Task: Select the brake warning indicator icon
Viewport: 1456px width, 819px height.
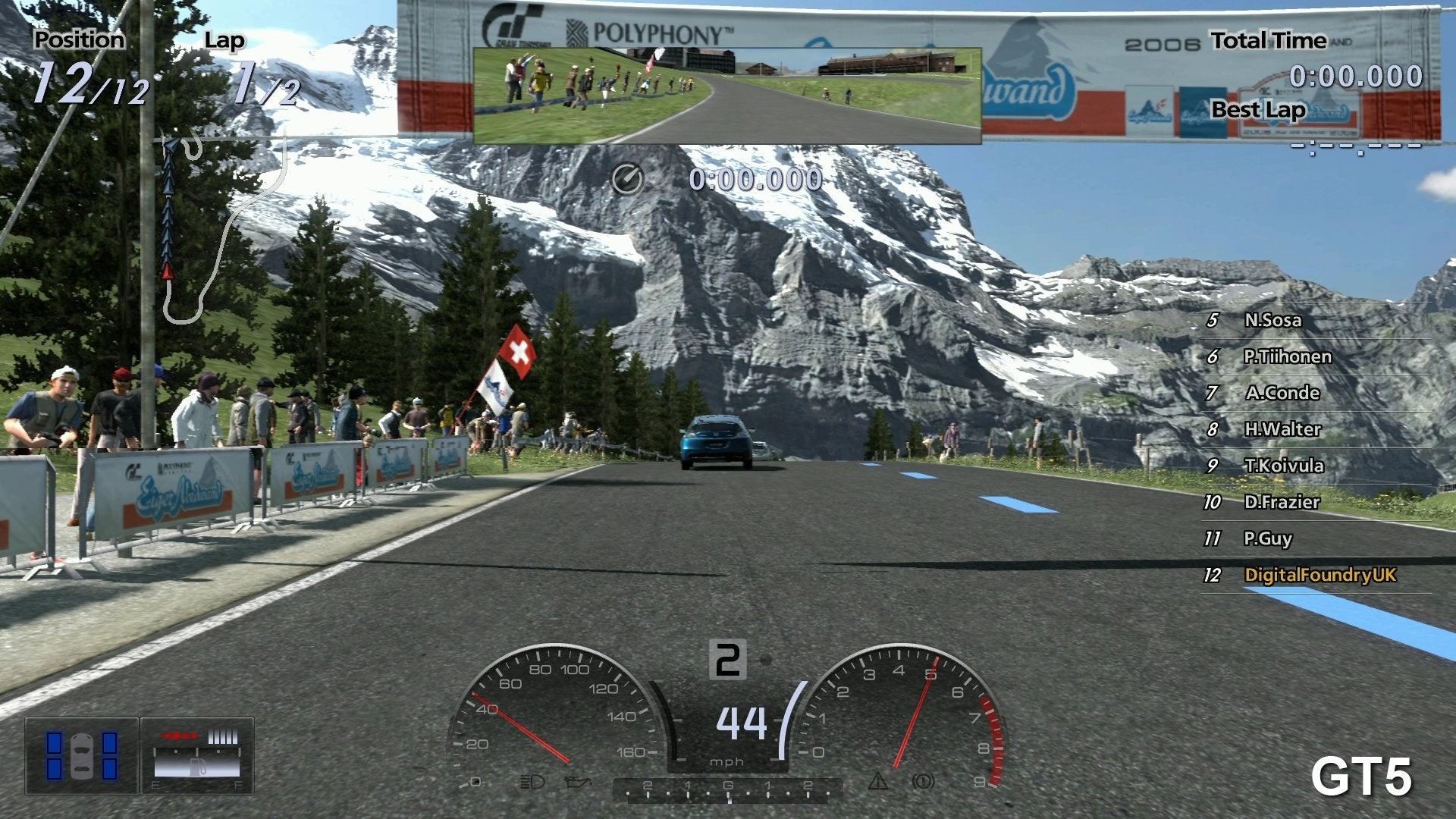Action: click(x=923, y=780)
